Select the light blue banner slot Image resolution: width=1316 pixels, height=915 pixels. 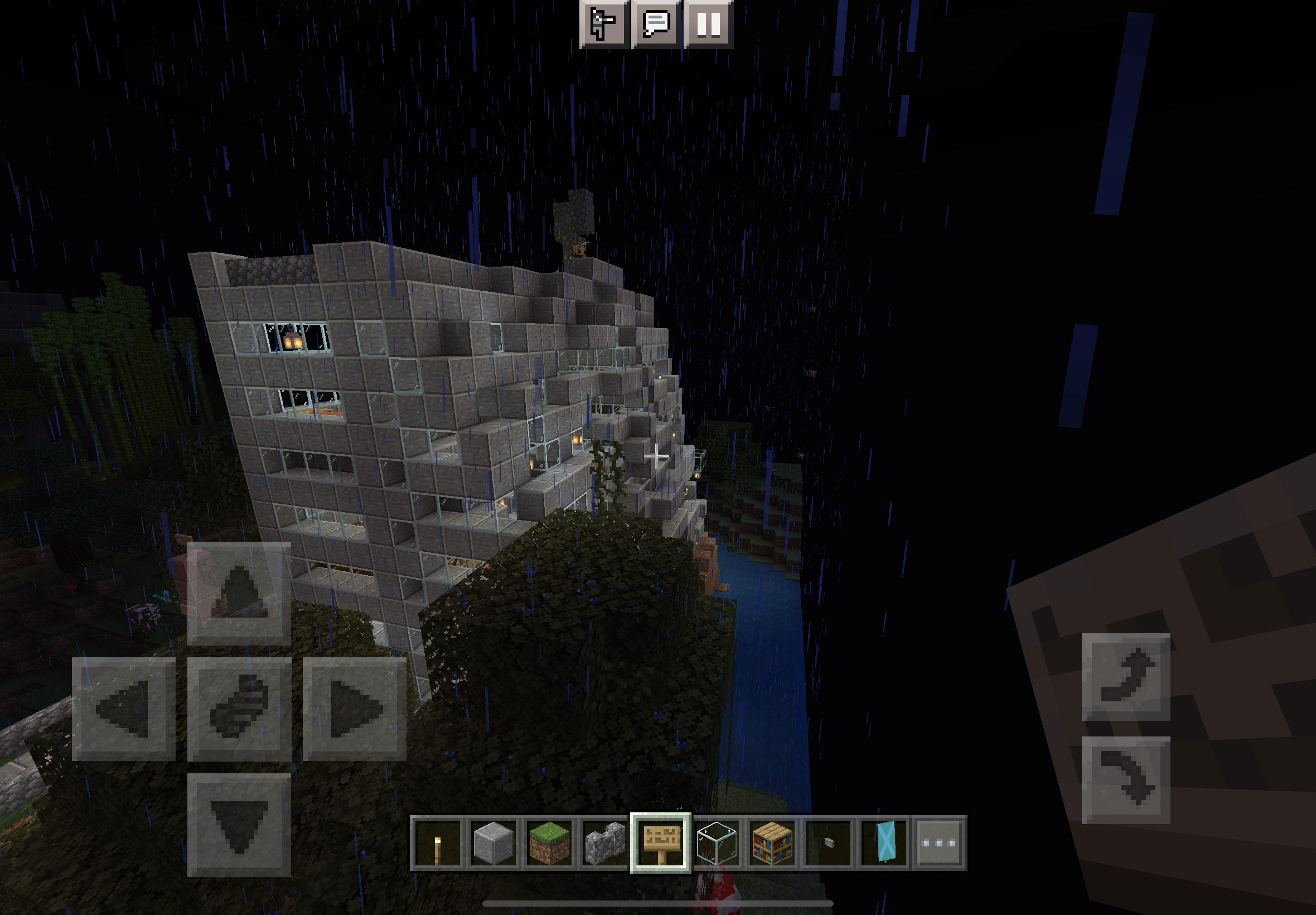pos(884,843)
